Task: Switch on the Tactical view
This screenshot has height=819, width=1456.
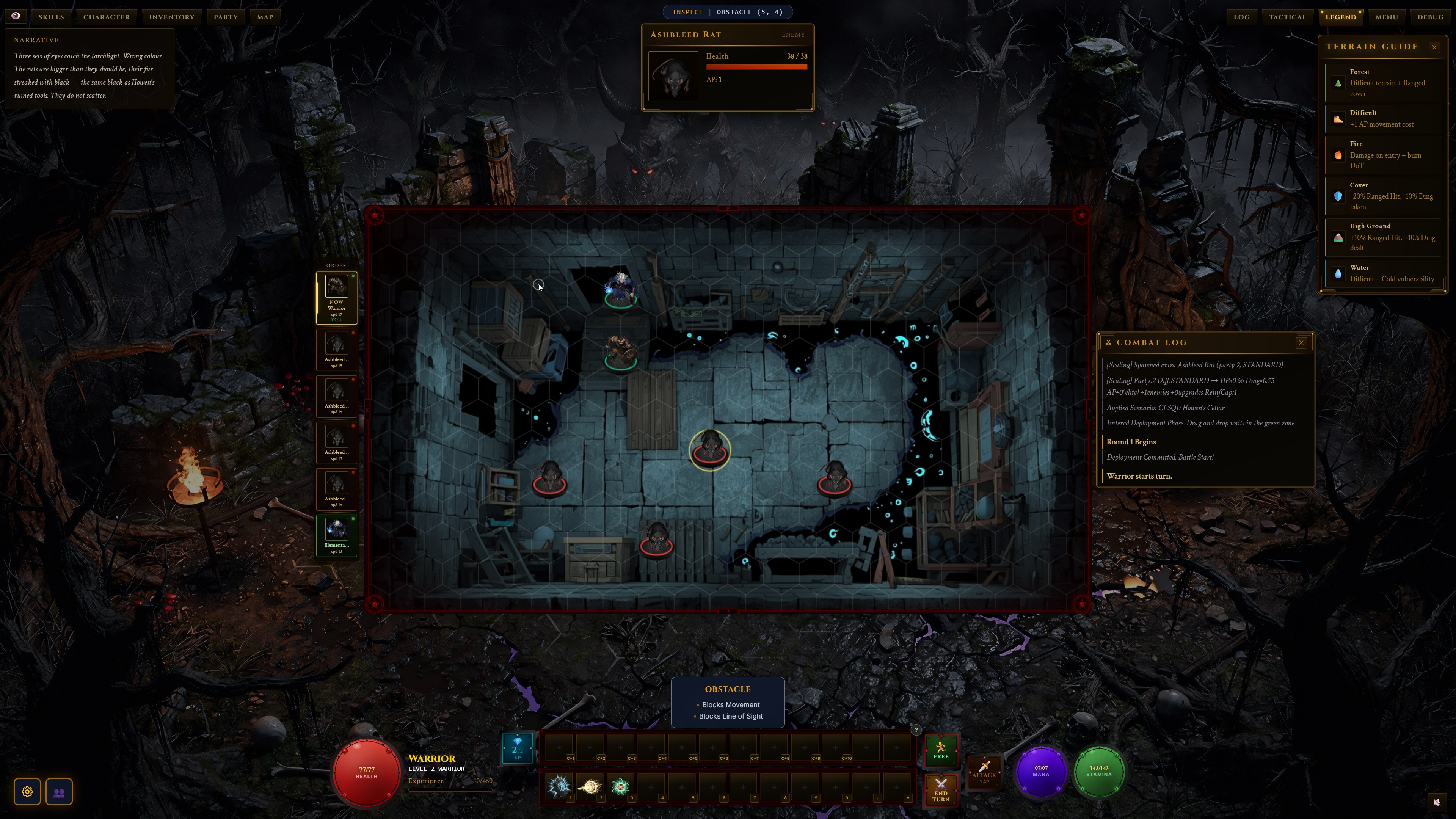Action: [x=1287, y=17]
